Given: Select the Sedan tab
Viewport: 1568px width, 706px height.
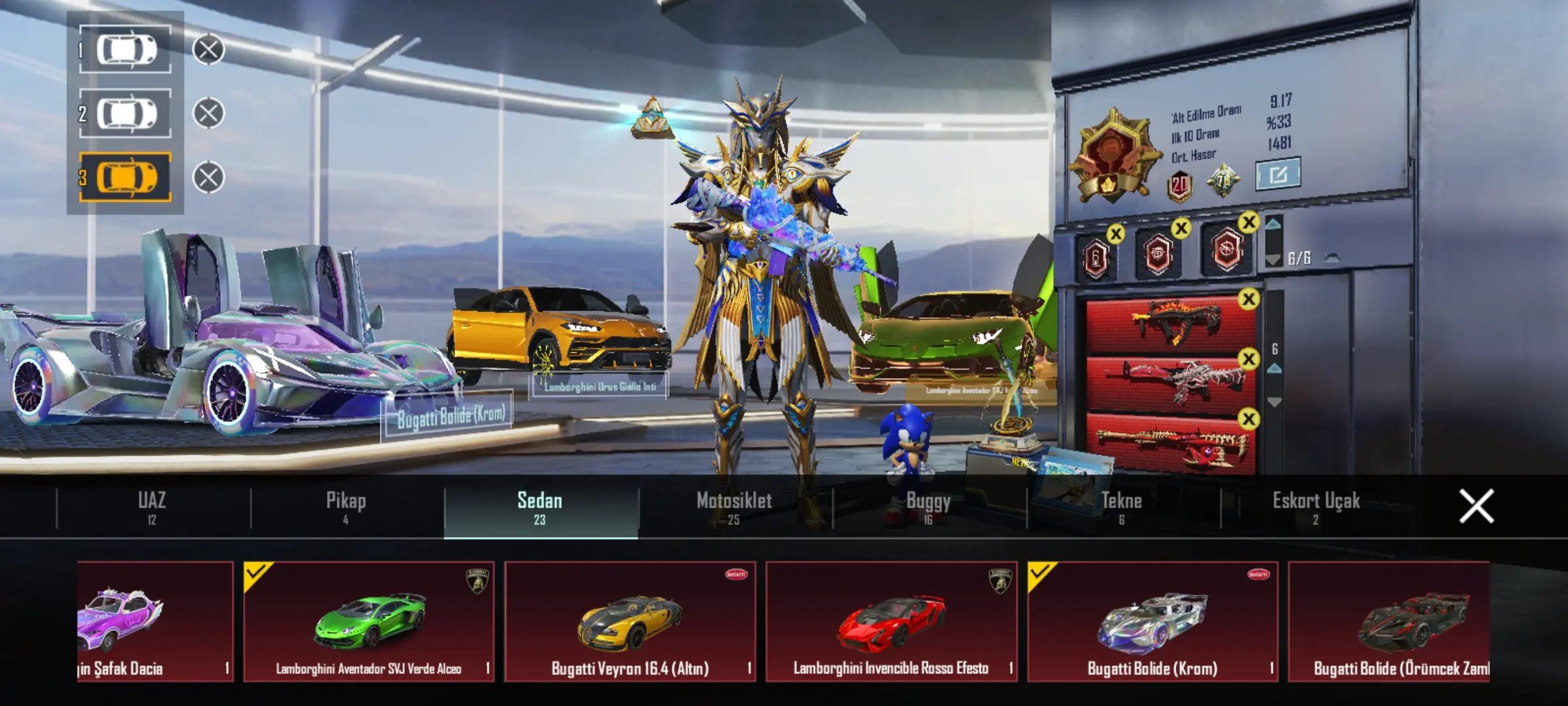Looking at the screenshot, I should (540, 507).
